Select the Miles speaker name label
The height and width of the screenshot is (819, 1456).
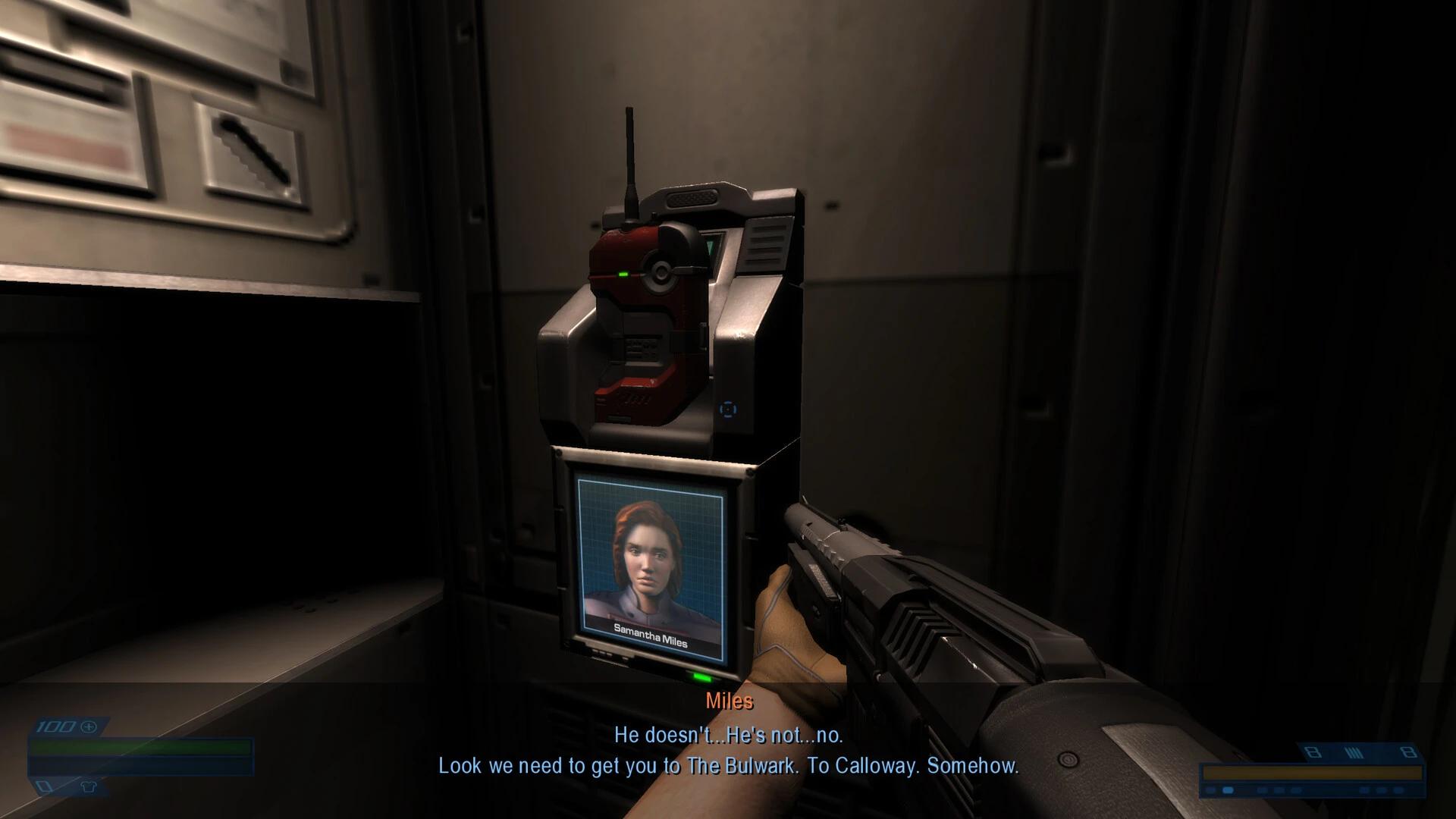[x=727, y=701]
